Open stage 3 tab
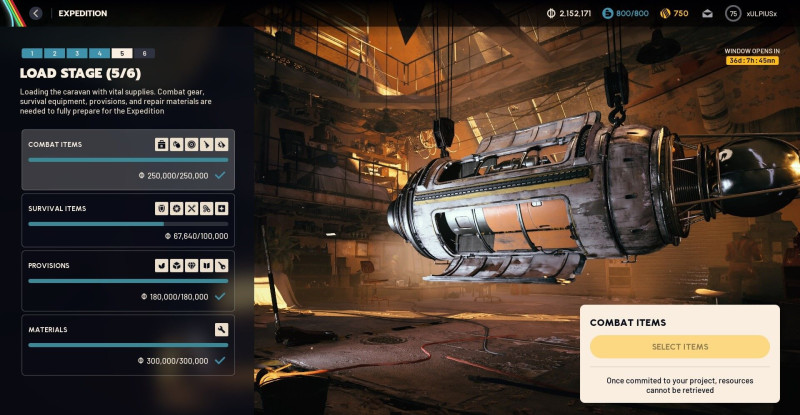 click(x=77, y=53)
